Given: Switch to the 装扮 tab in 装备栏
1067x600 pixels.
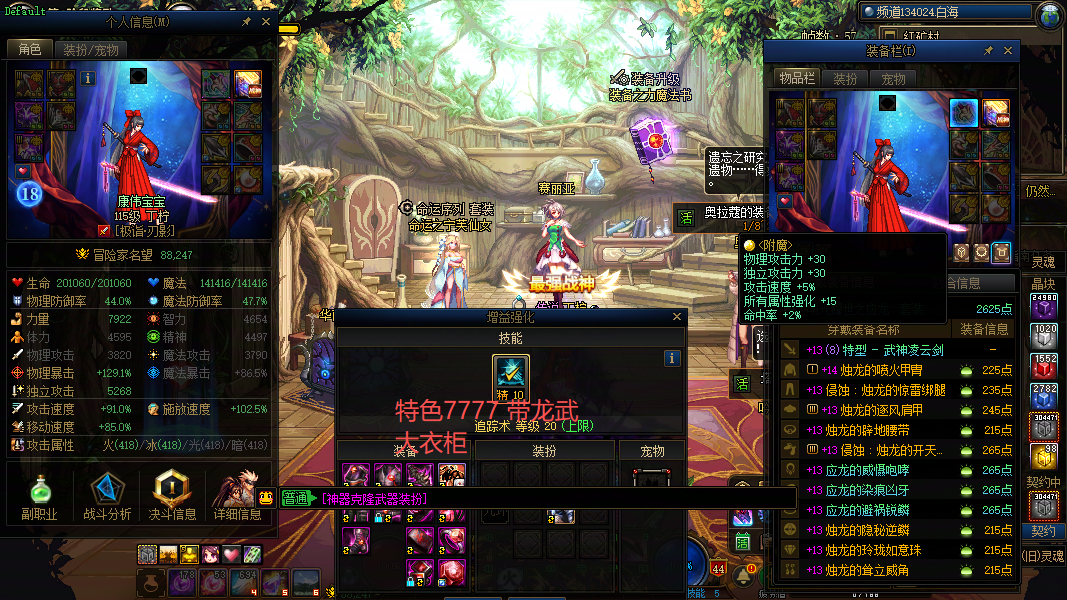Looking at the screenshot, I should coord(845,78).
